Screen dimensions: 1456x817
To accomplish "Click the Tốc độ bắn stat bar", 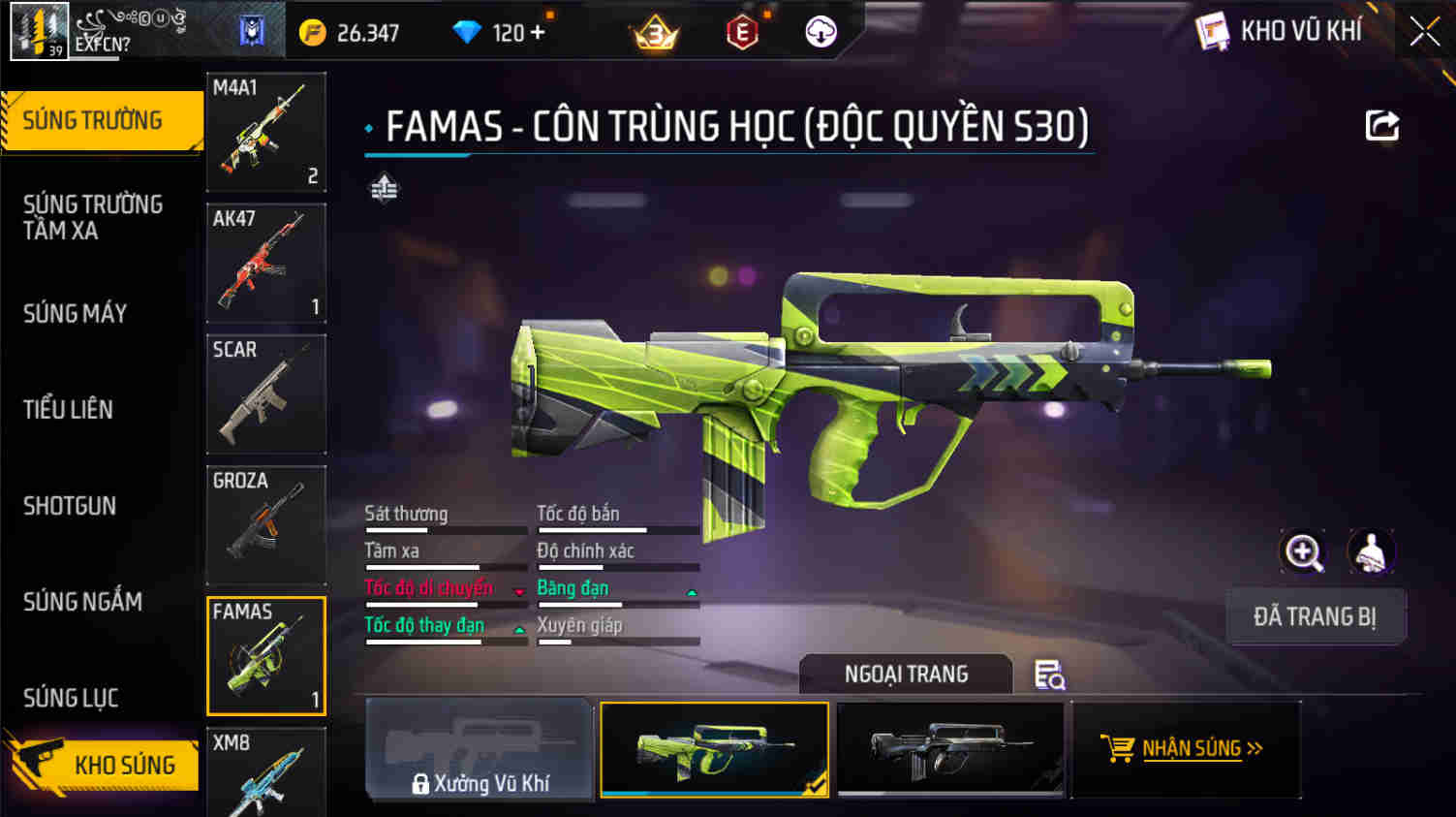I will (x=617, y=521).
